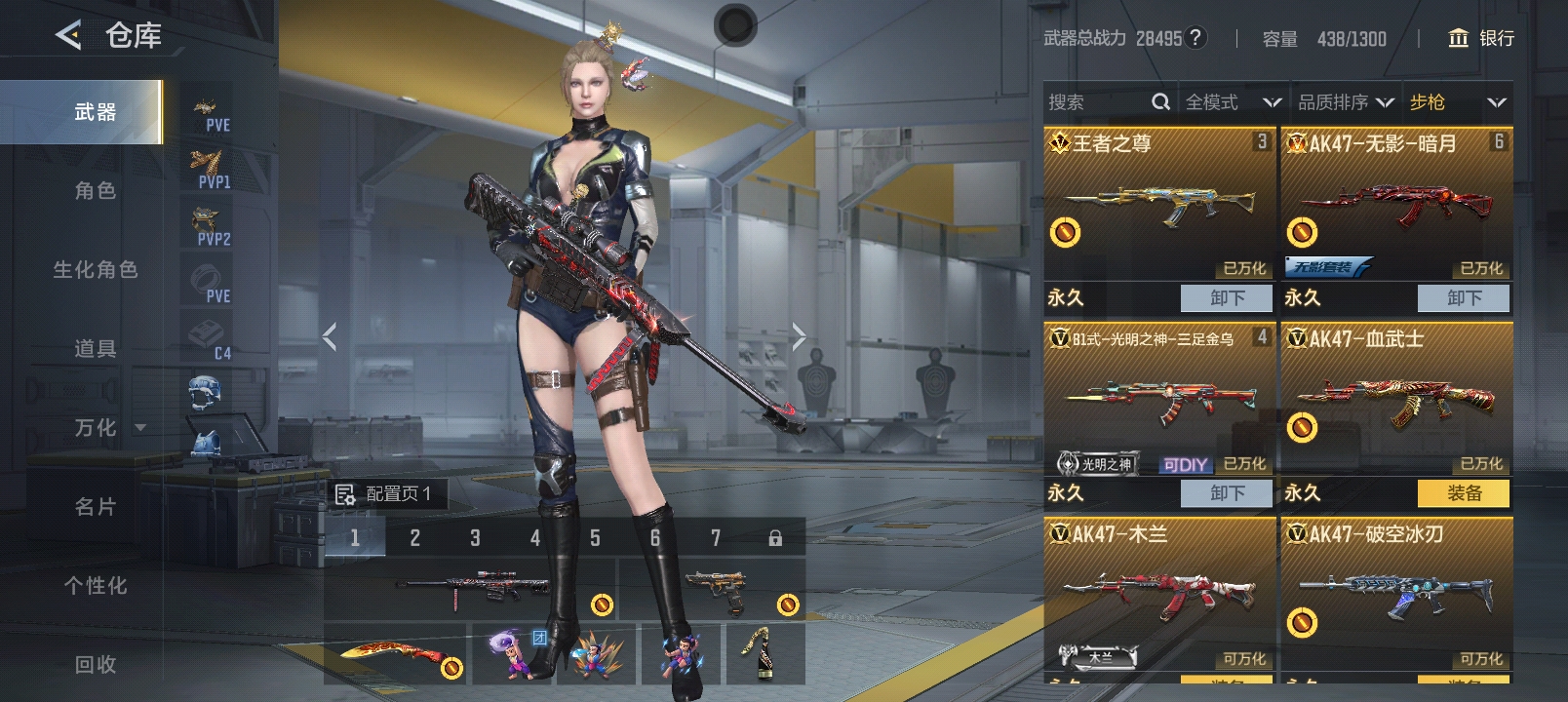The width and height of the screenshot is (1568, 702).
Task: Switch to the 角色 category tab
Action: coord(95,191)
